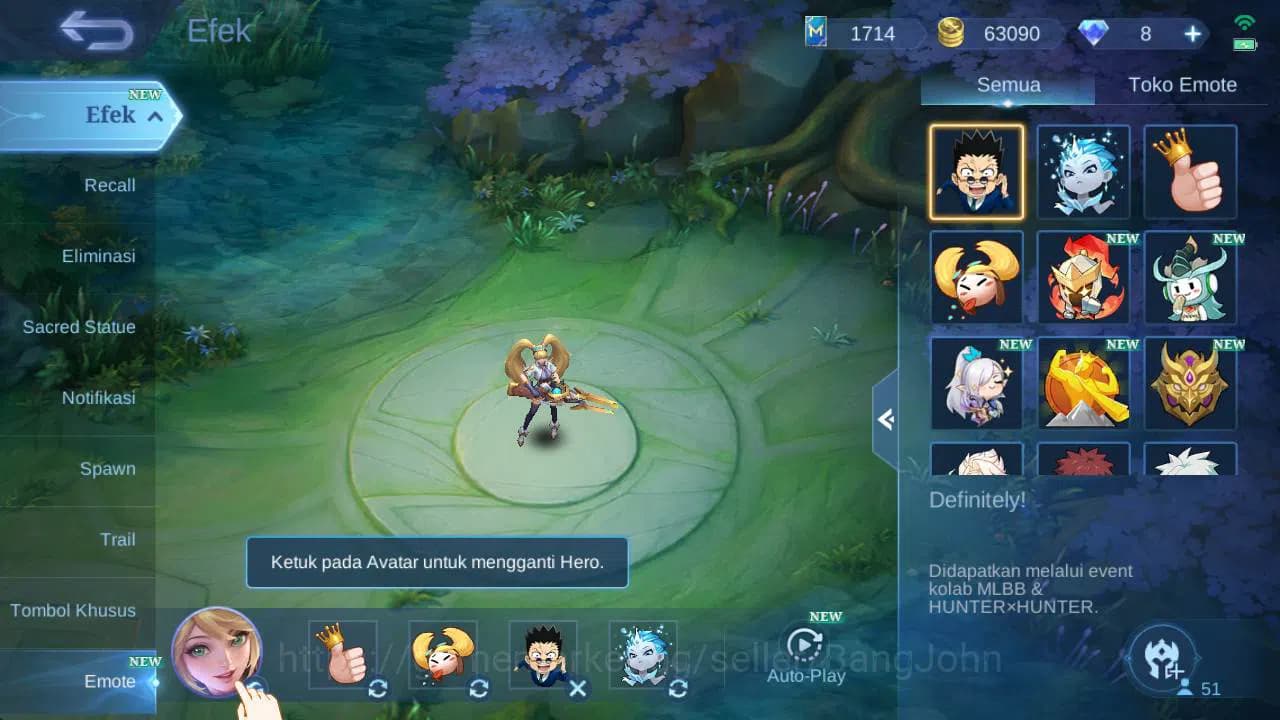Open the Spawn section in the sidebar
This screenshot has width=1280, height=720.
pos(108,468)
